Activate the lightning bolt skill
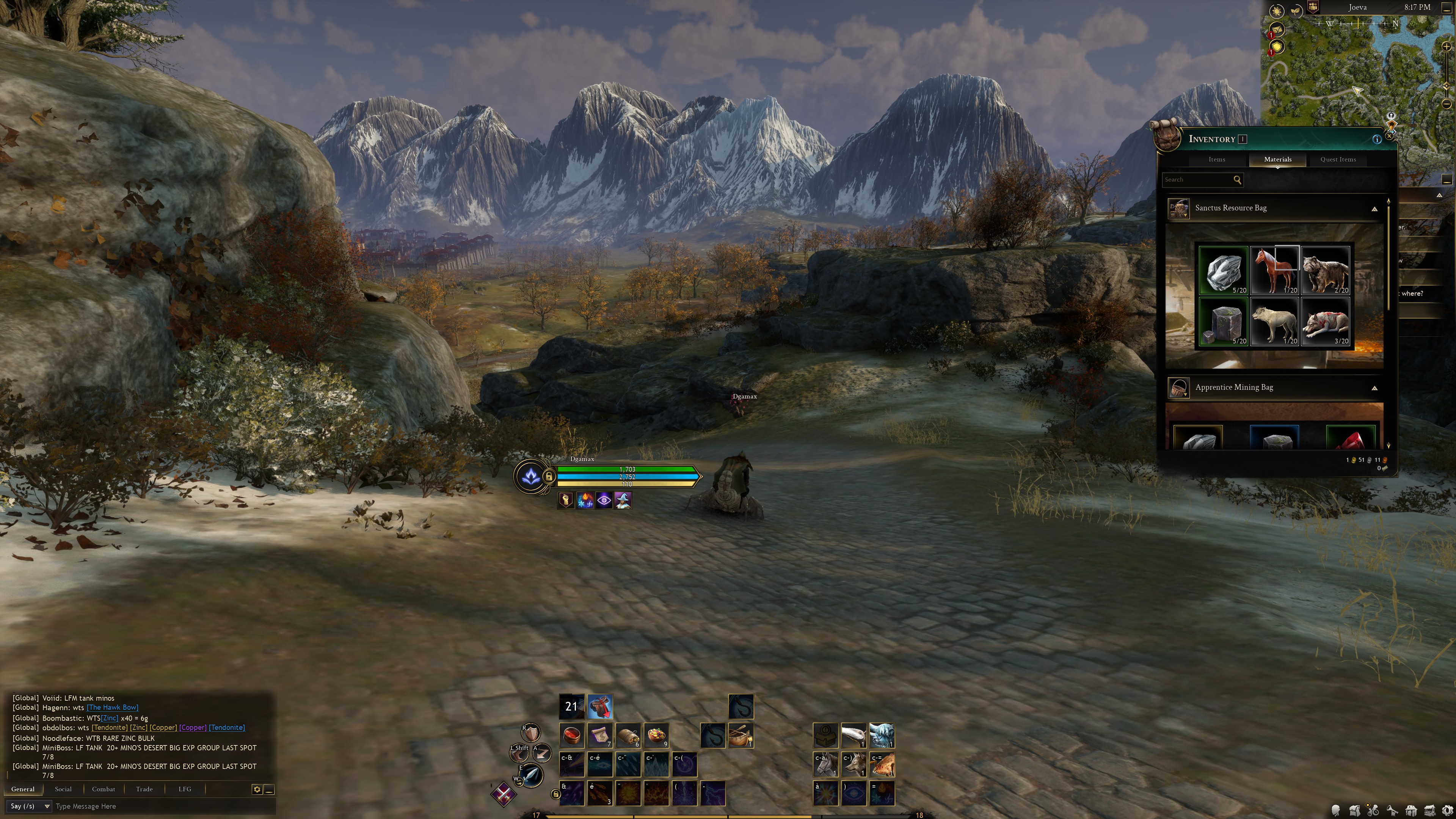 [x=712, y=793]
